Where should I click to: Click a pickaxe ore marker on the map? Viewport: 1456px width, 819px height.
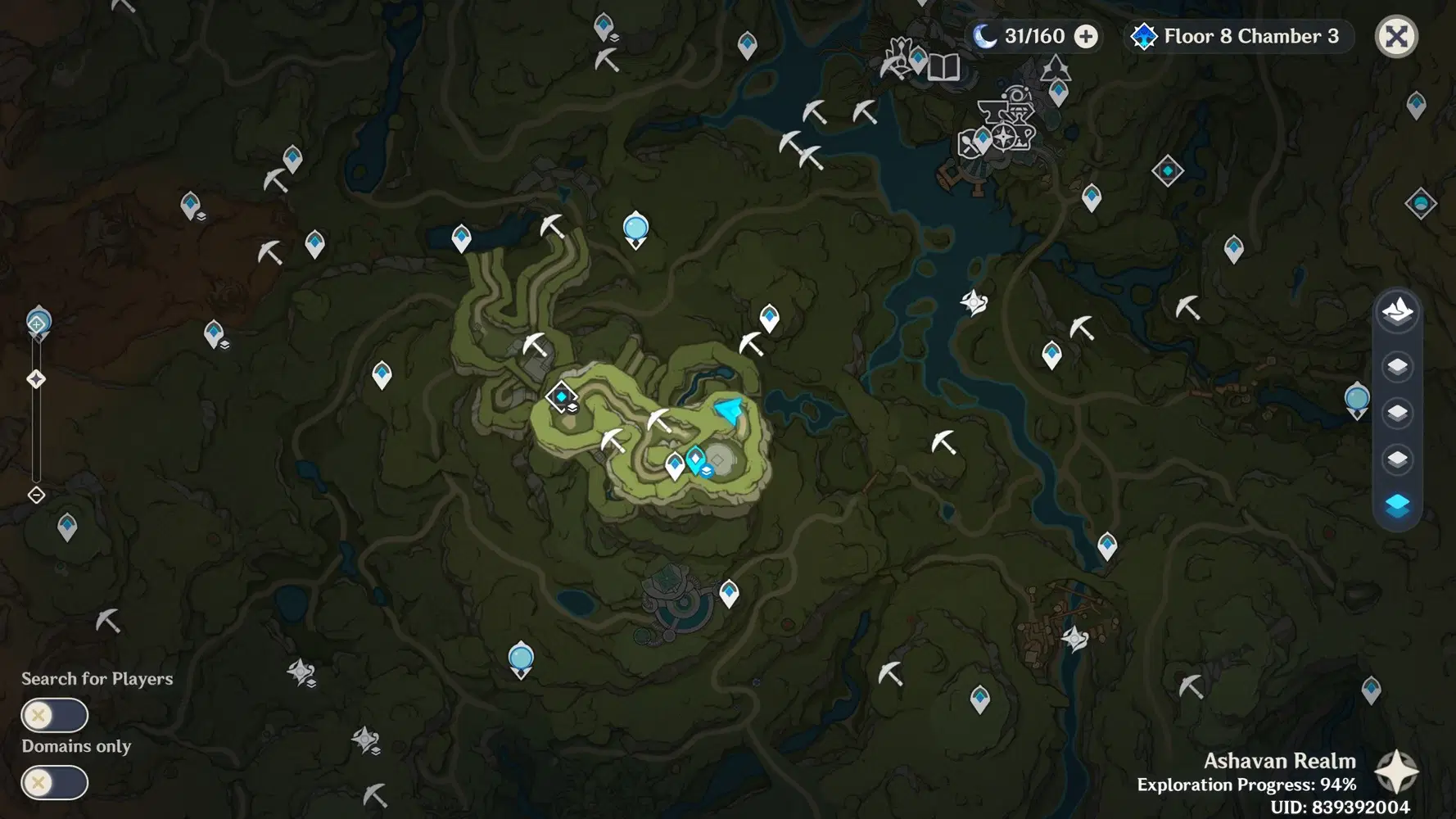[x=613, y=442]
